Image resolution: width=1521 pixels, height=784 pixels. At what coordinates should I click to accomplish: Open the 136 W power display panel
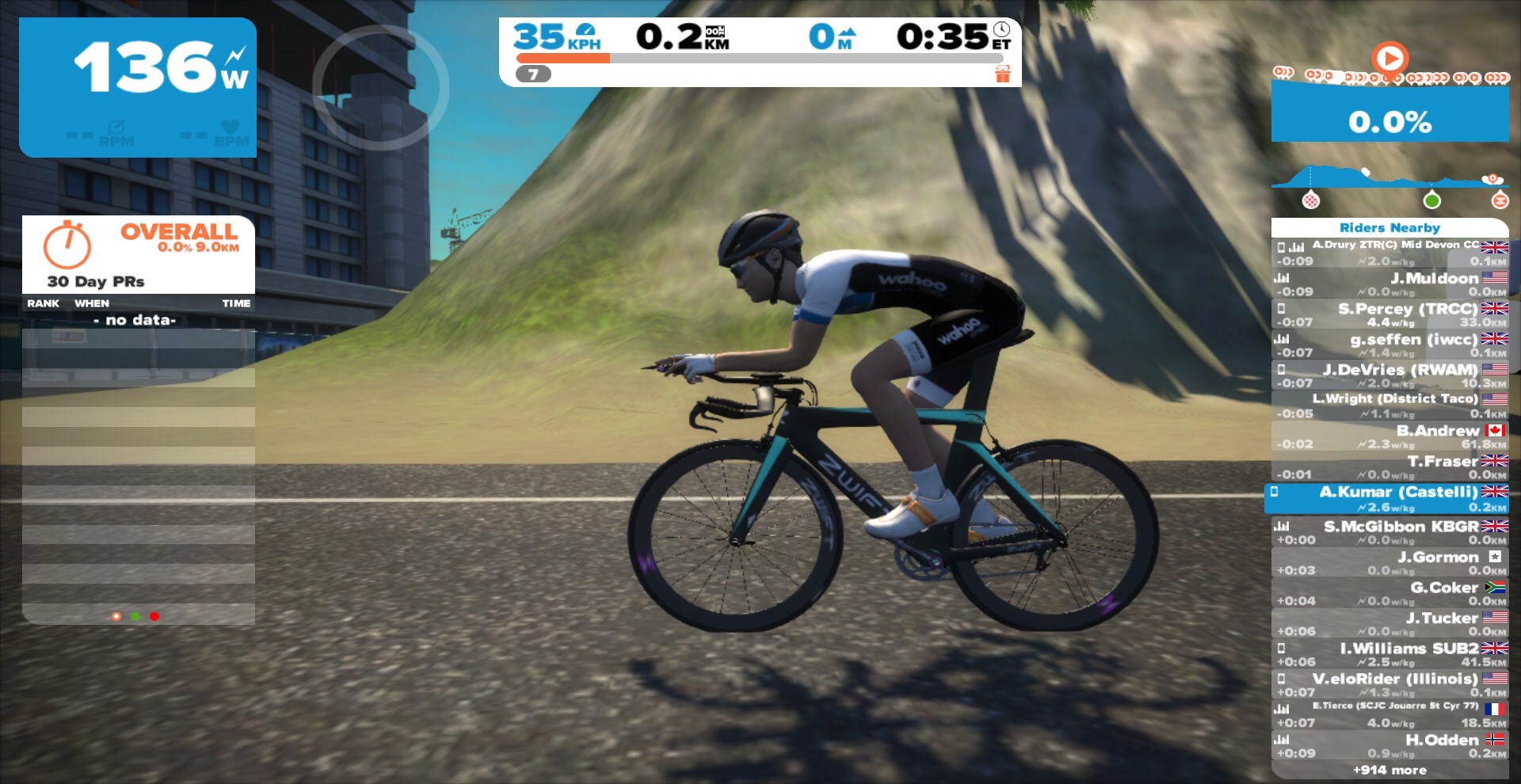pos(138,87)
